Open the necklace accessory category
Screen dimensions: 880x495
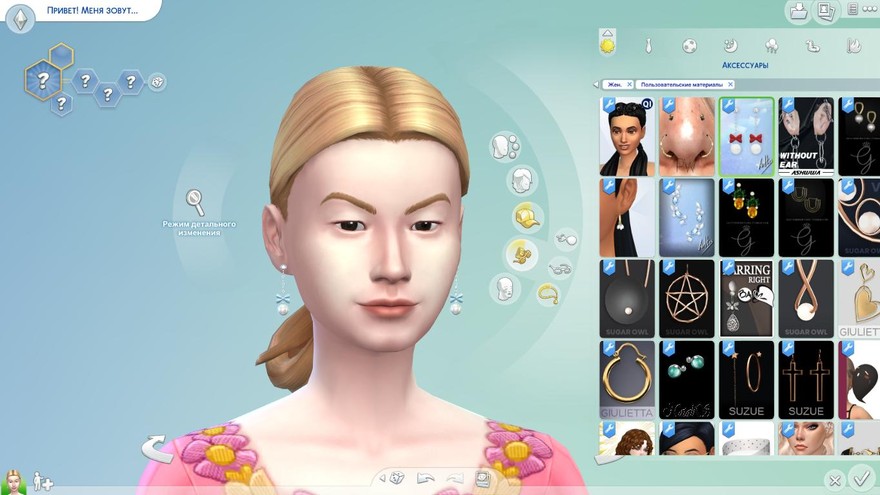point(547,293)
